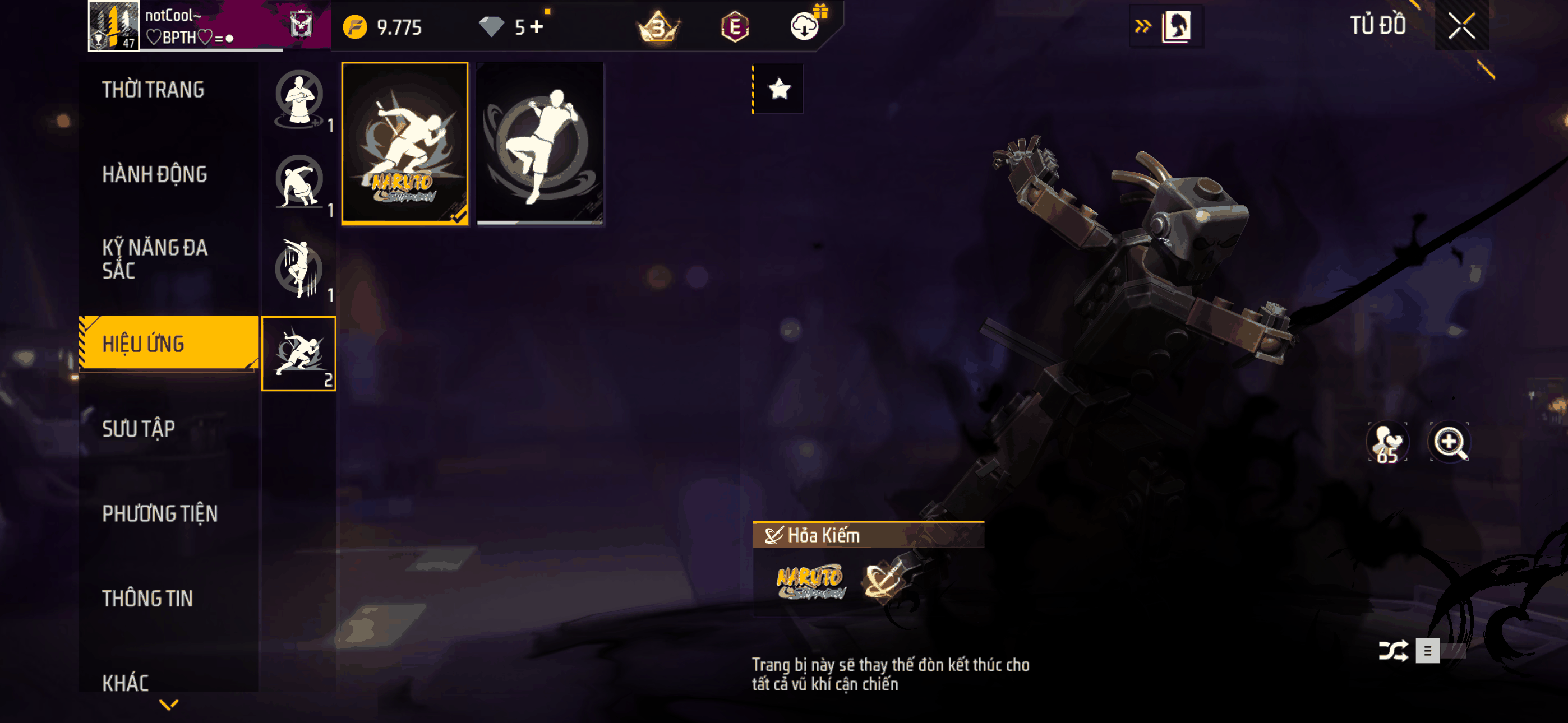The image size is (1568, 723).
Task: Switch to the Hành Động tab
Action: (155, 175)
